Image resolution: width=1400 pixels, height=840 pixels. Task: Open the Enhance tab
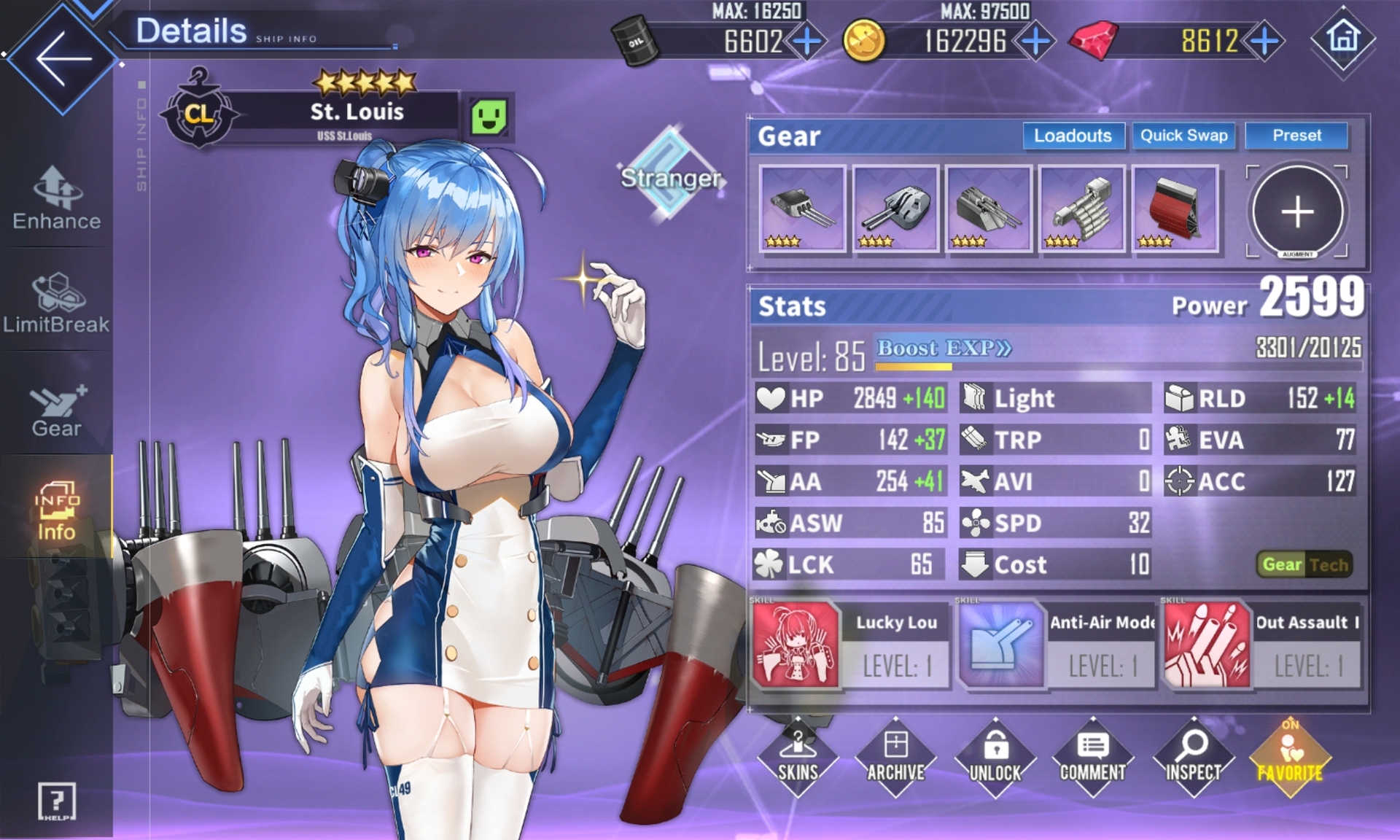pos(57,198)
